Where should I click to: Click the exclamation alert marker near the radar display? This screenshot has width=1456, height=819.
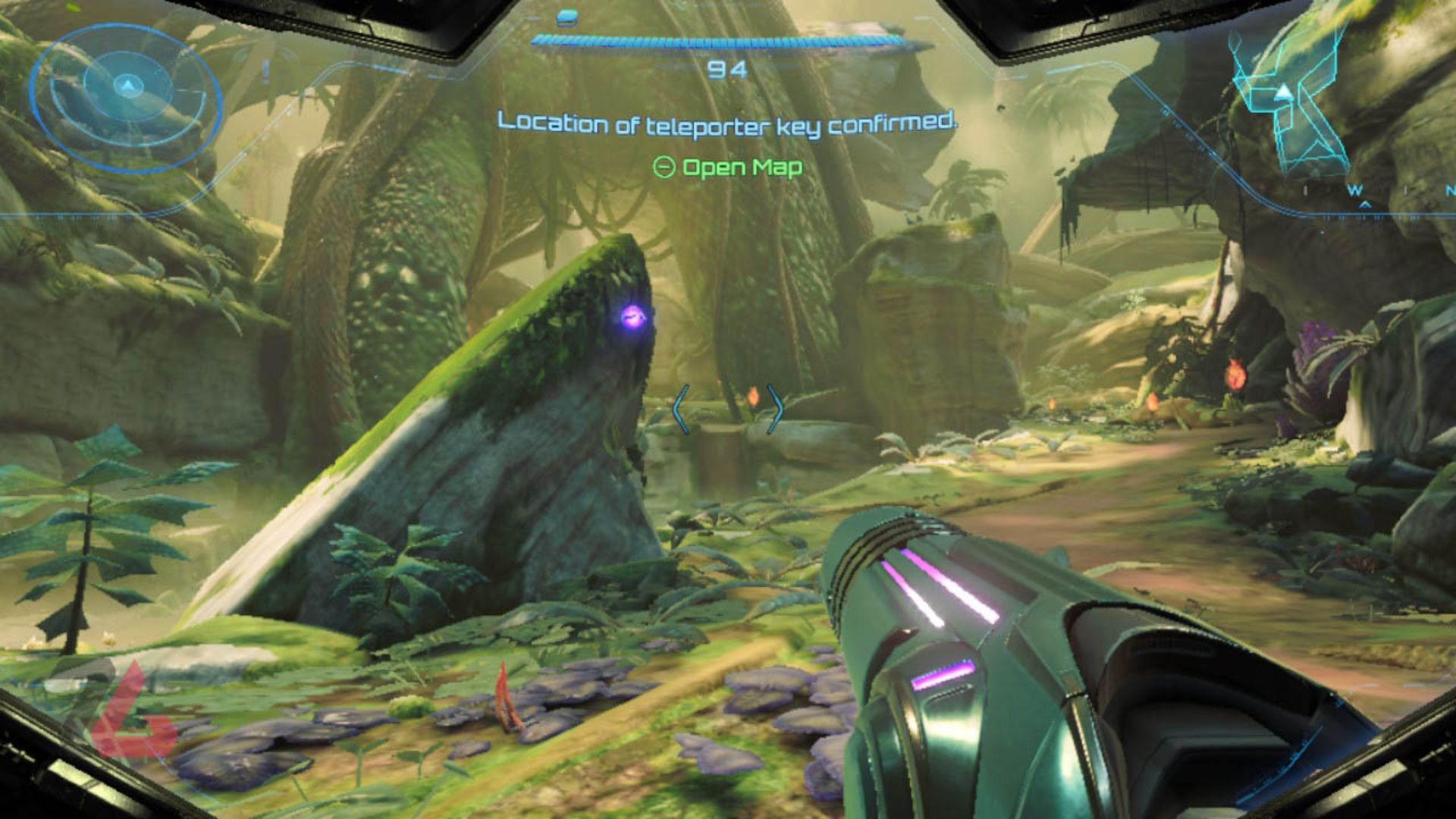[265, 72]
